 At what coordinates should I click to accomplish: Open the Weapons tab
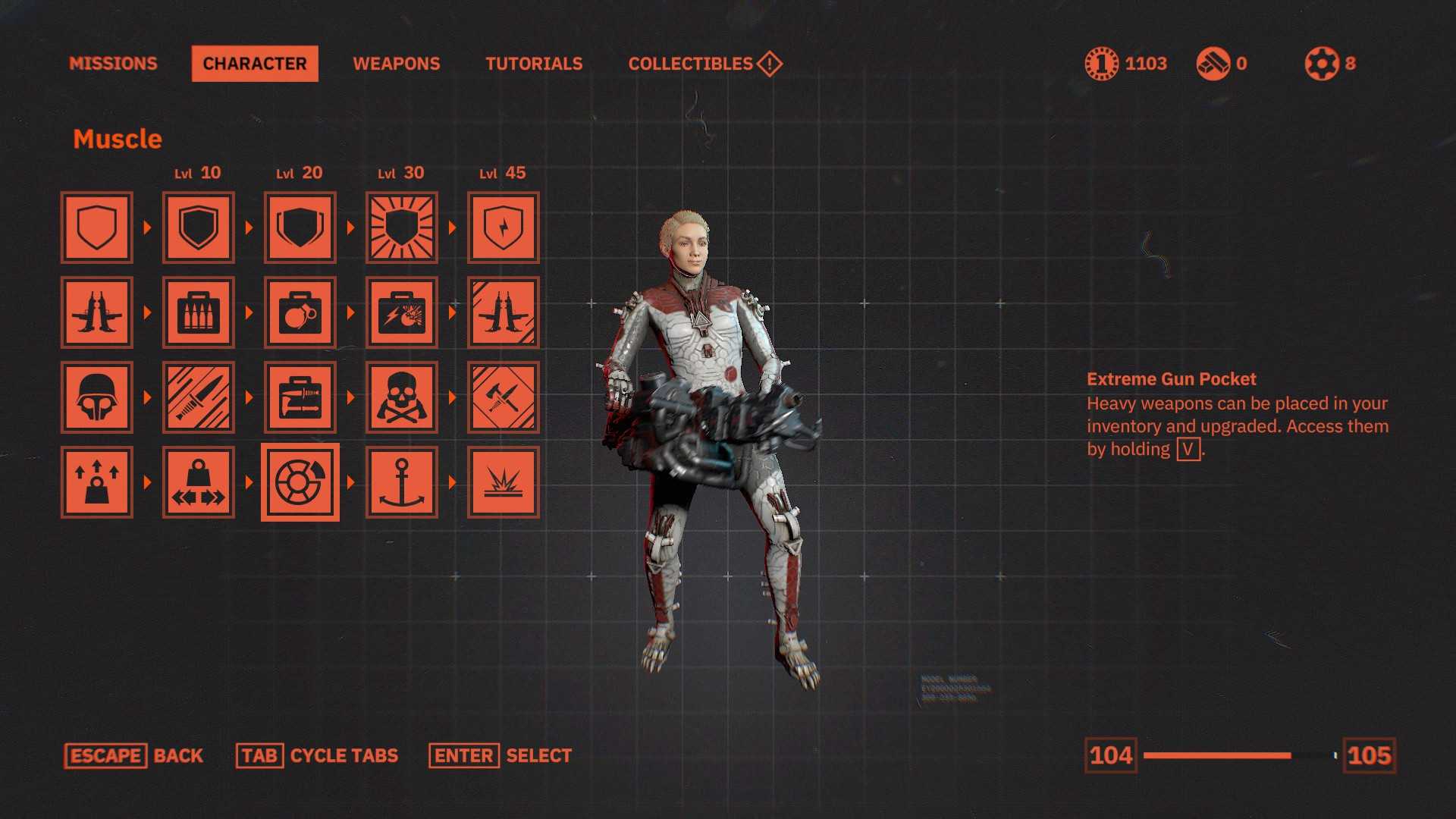click(396, 64)
